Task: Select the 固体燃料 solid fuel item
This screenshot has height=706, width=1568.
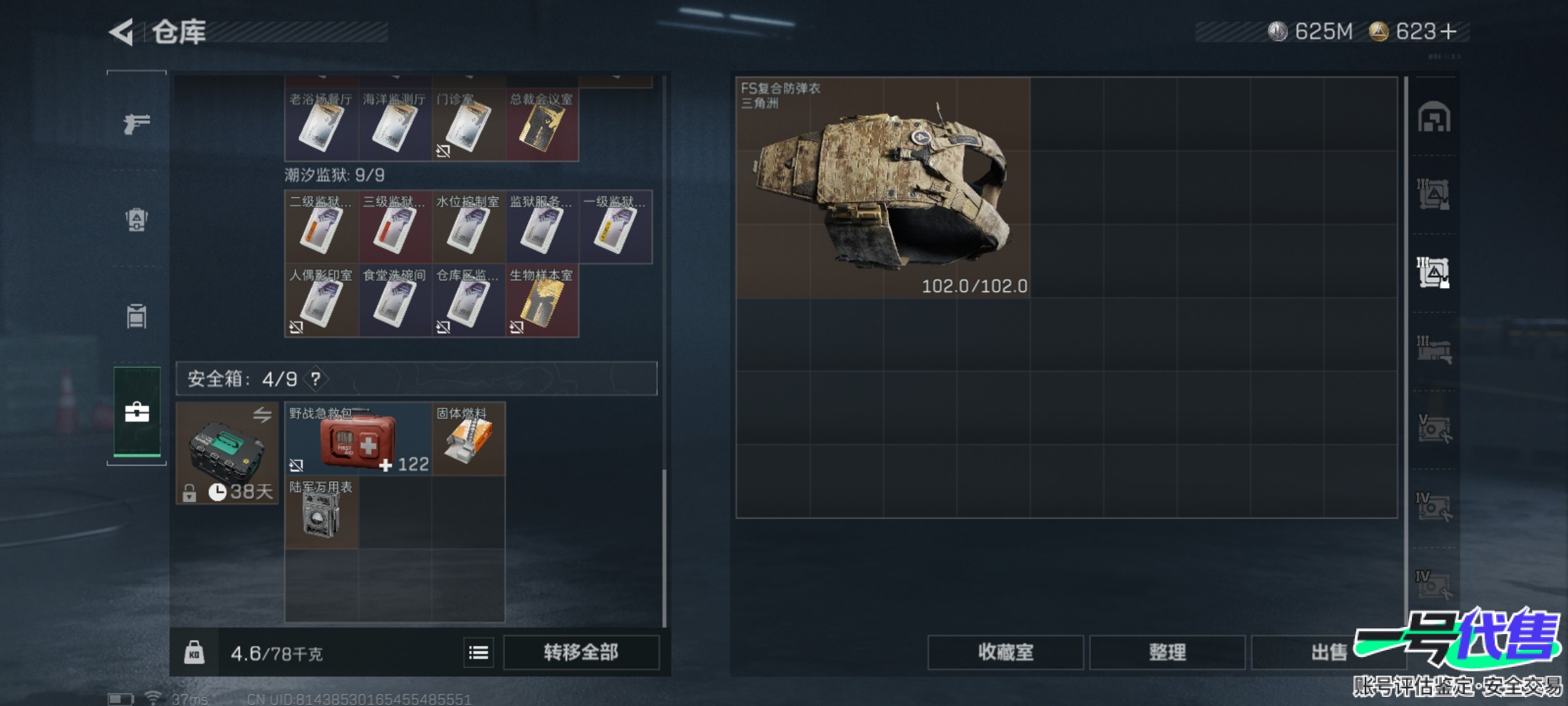Action: (x=468, y=439)
